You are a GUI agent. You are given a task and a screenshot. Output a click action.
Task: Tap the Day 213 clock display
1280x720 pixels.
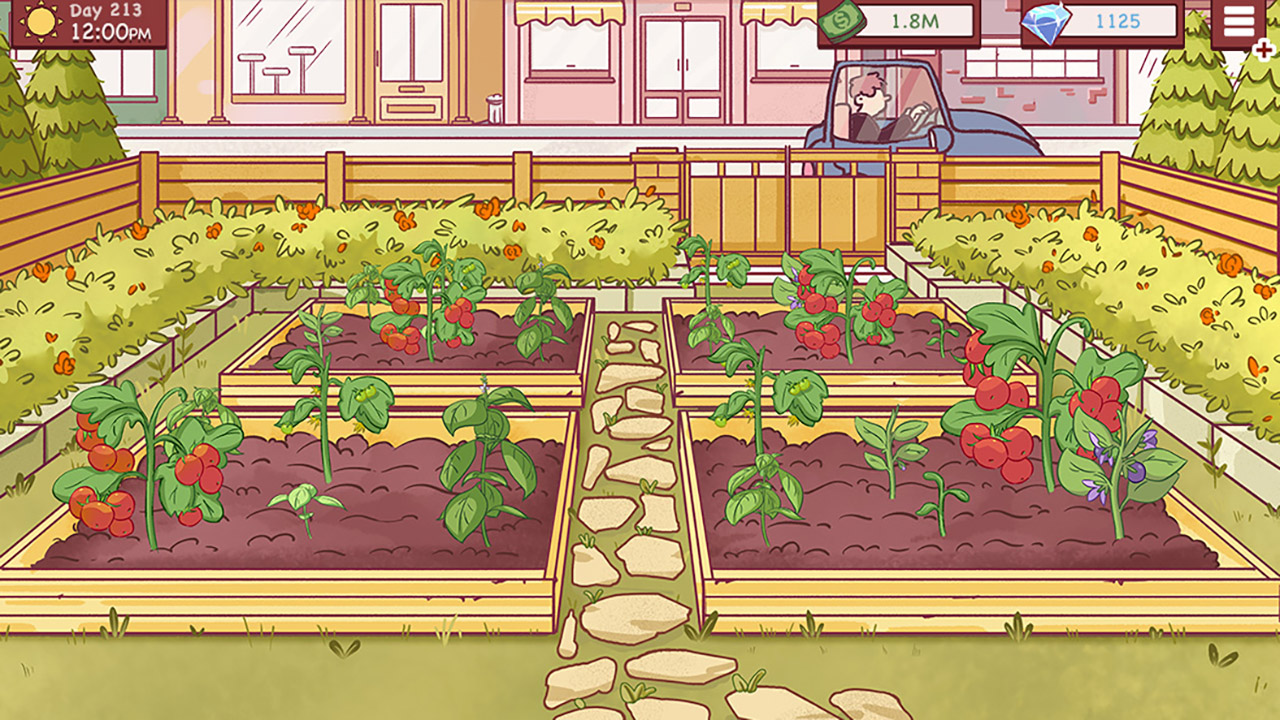click(x=105, y=22)
